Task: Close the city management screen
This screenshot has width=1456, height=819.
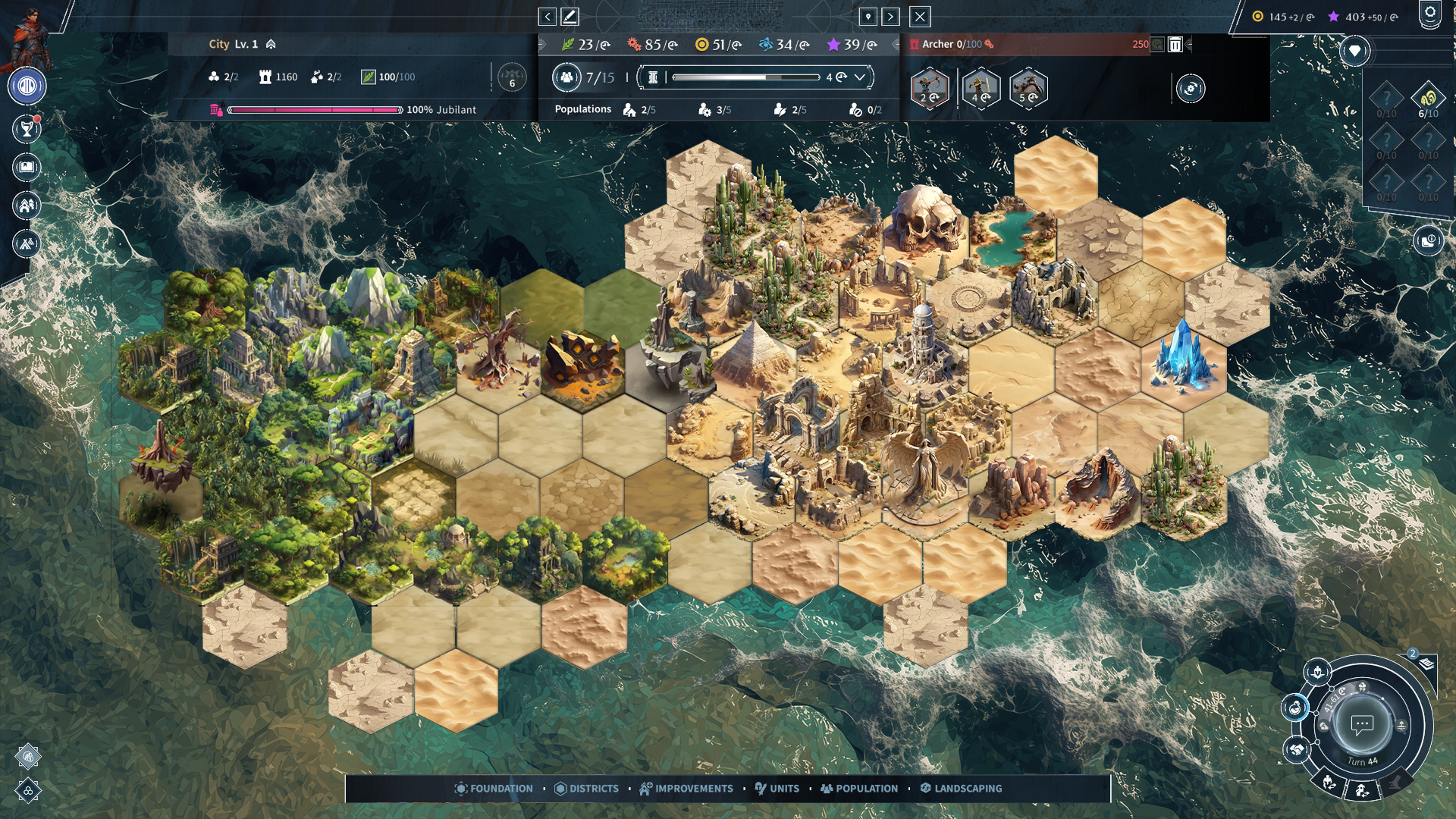Action: coord(919,17)
